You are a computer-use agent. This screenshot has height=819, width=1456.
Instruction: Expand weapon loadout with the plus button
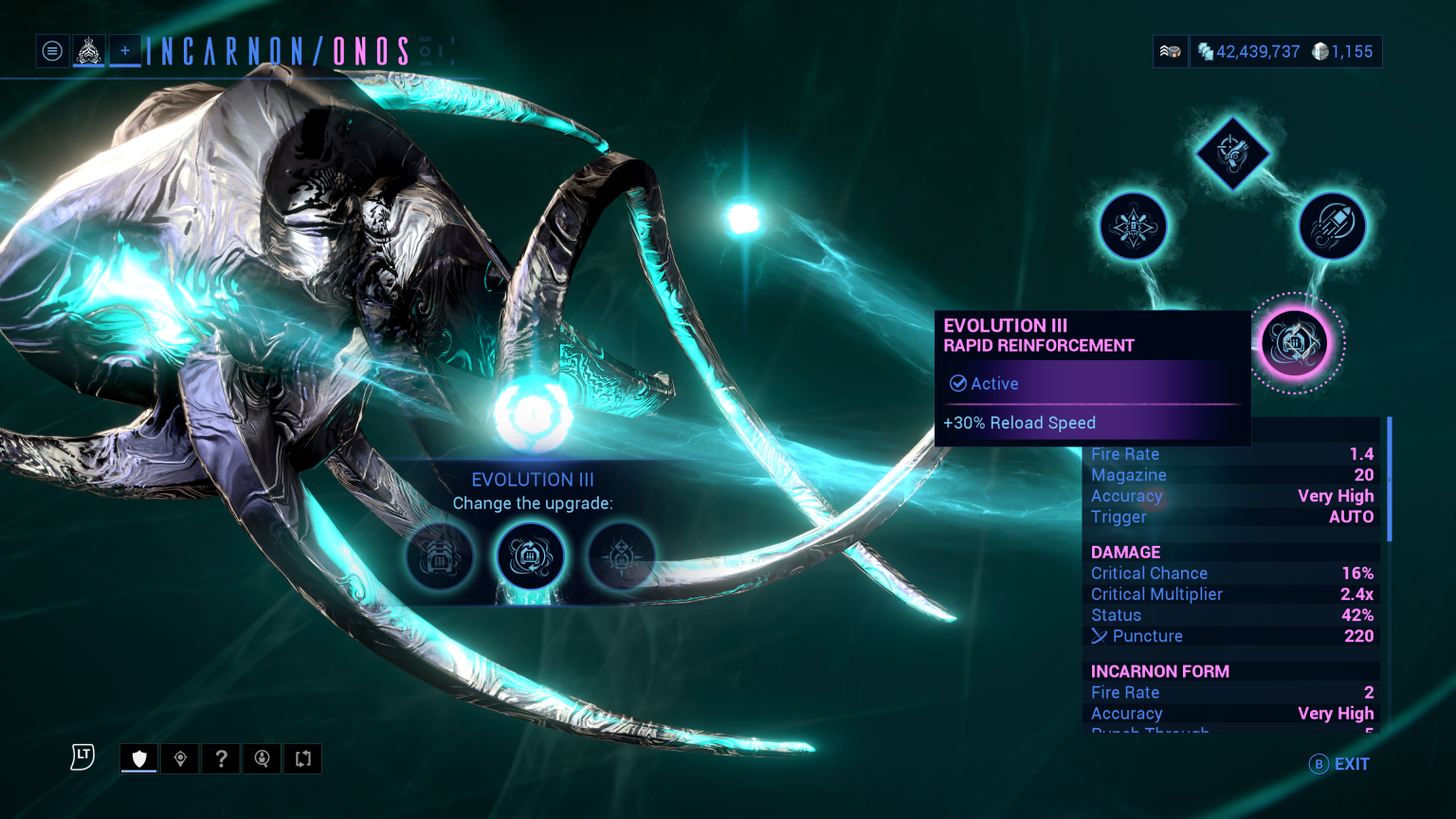124,51
